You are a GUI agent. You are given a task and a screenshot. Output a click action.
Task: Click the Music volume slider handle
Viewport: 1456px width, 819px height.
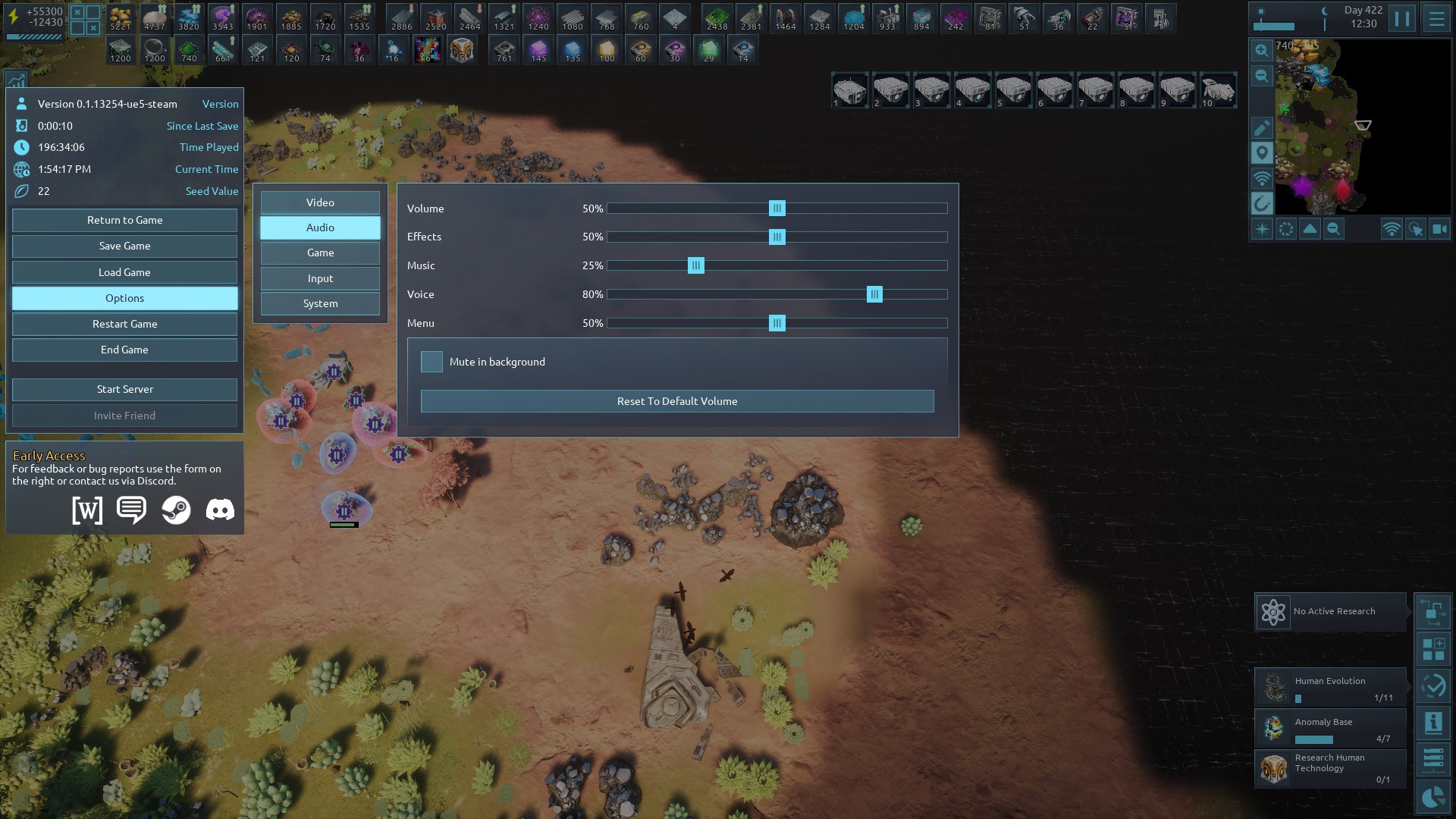695,265
